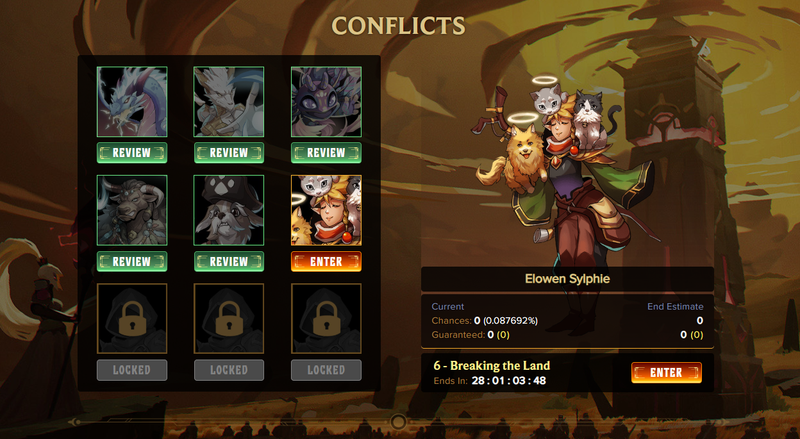Click Review under the blue dragon portrait
This screenshot has width=800, height=439.
[132, 153]
